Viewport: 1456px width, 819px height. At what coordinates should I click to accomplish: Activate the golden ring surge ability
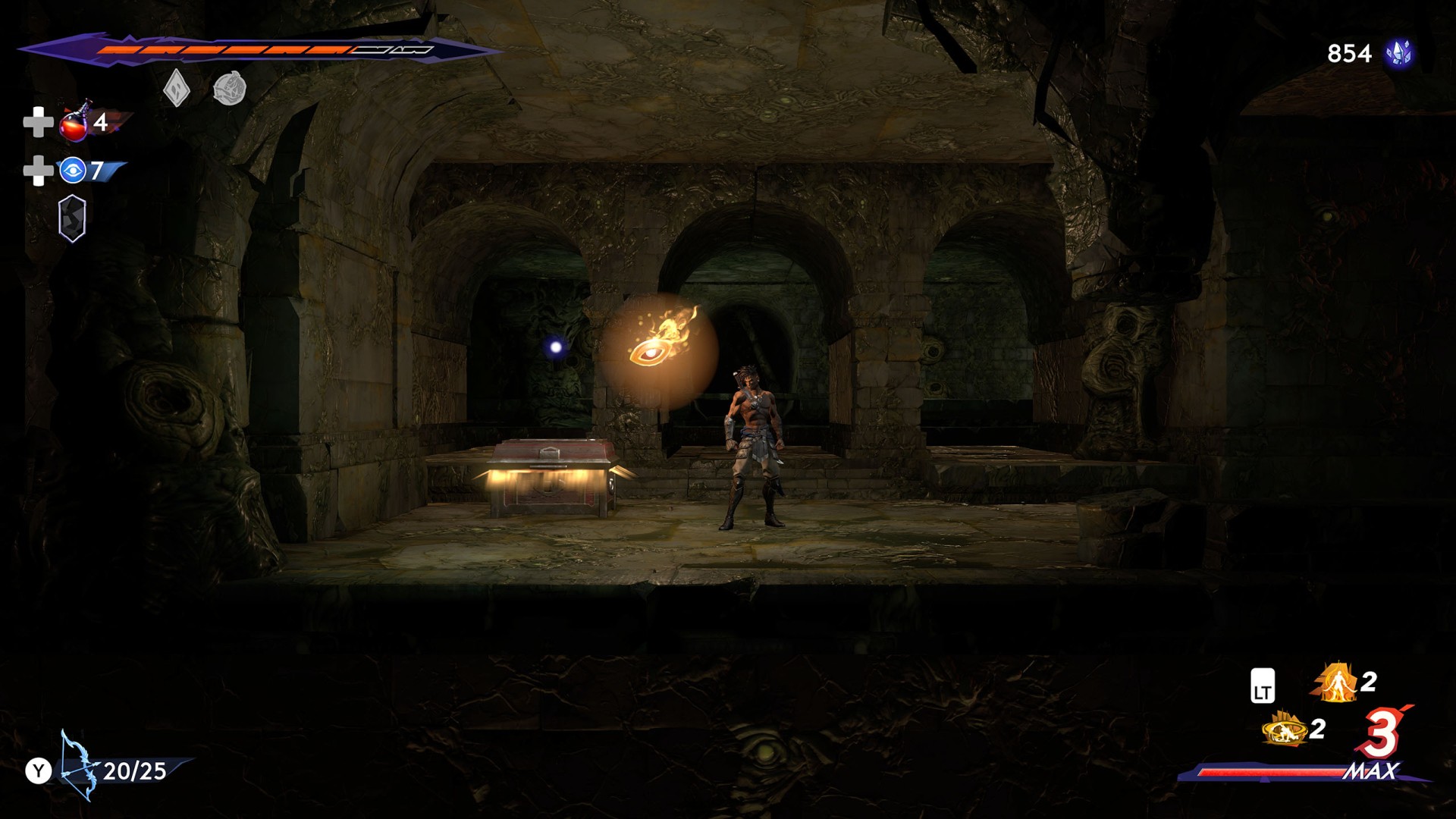point(1285,730)
